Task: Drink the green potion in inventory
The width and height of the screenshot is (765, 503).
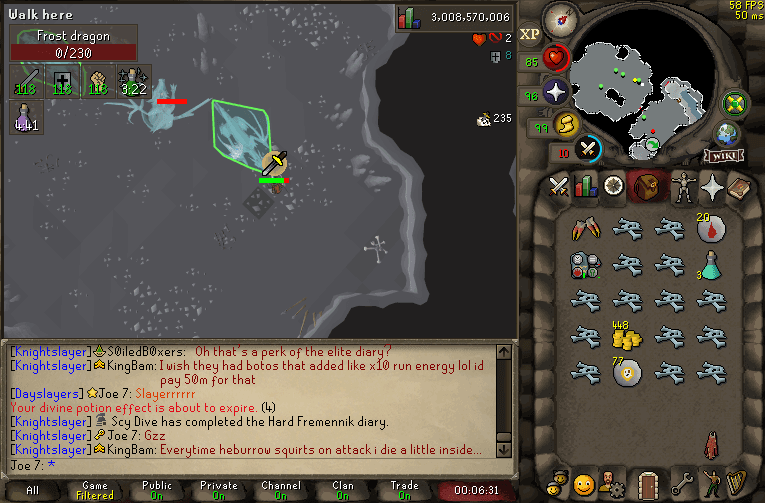Action: [710, 266]
